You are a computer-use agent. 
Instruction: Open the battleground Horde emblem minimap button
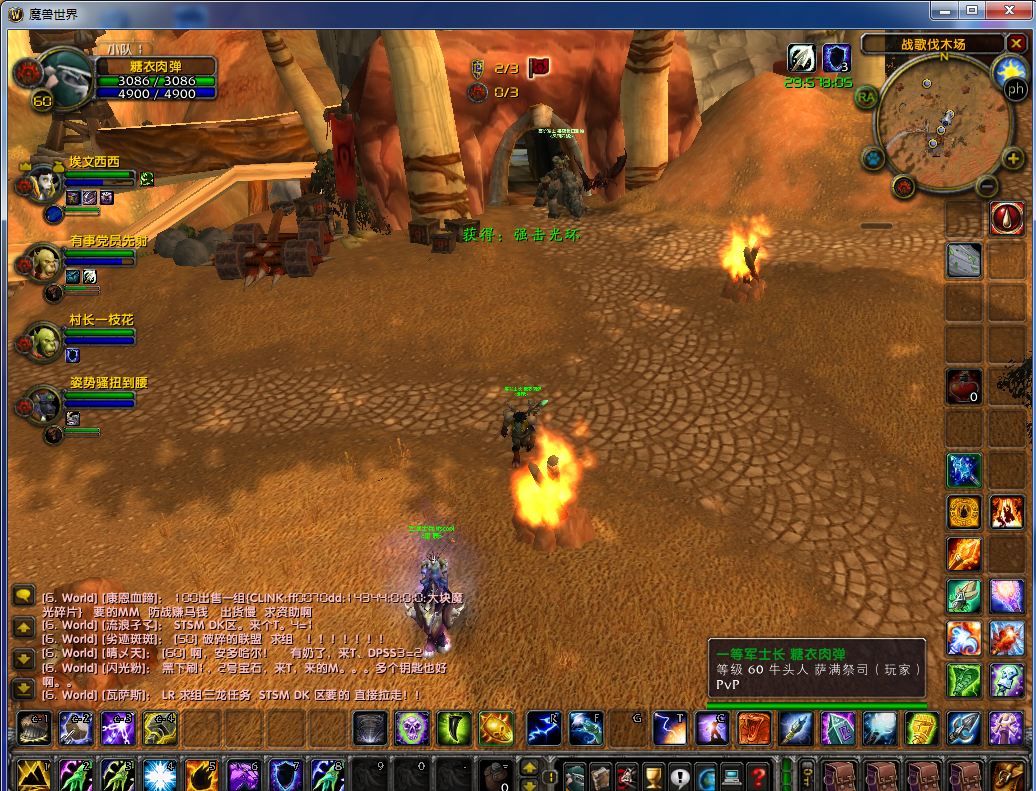[x=904, y=186]
